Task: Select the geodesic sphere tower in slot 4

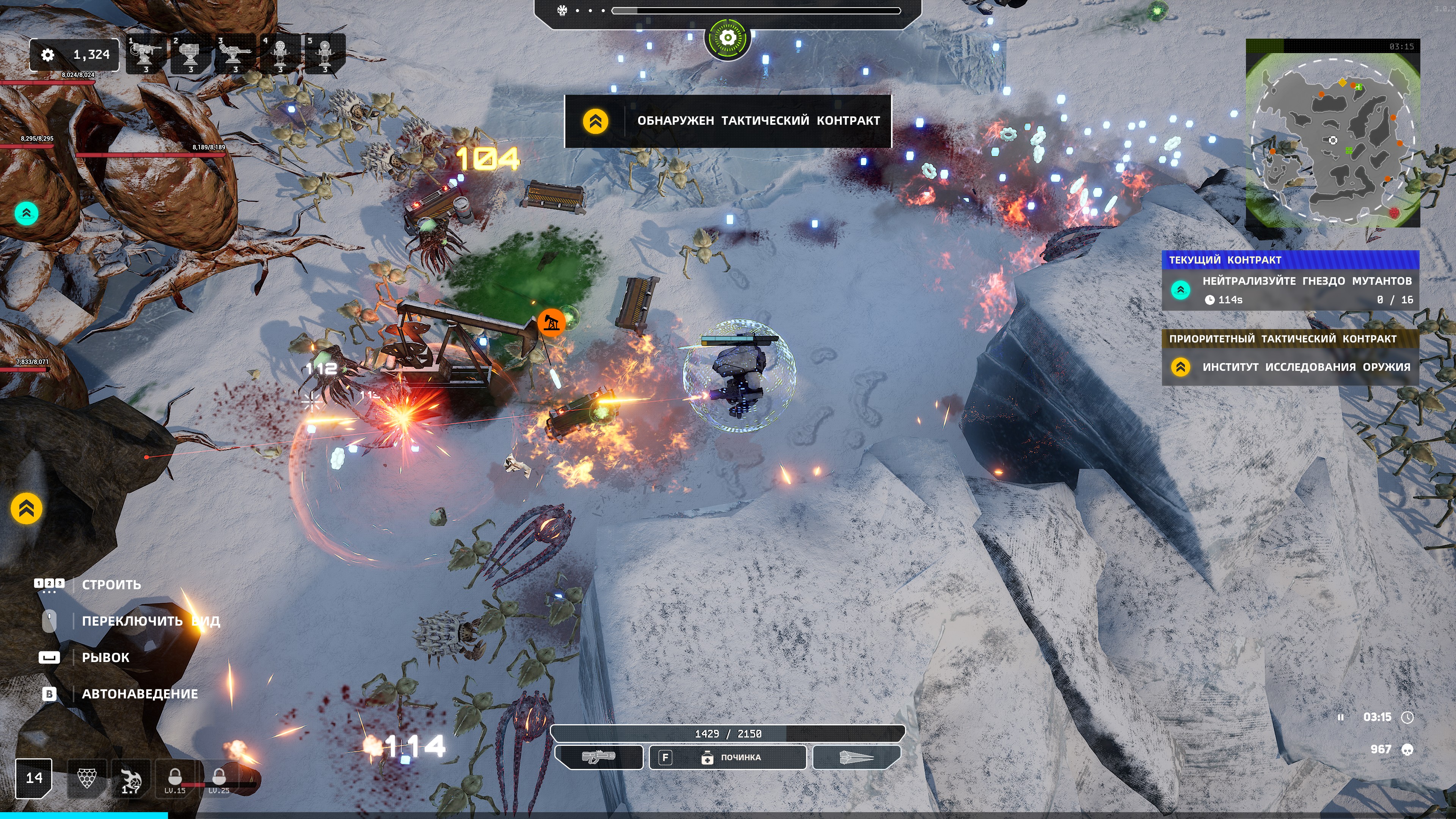Action: pos(280,54)
